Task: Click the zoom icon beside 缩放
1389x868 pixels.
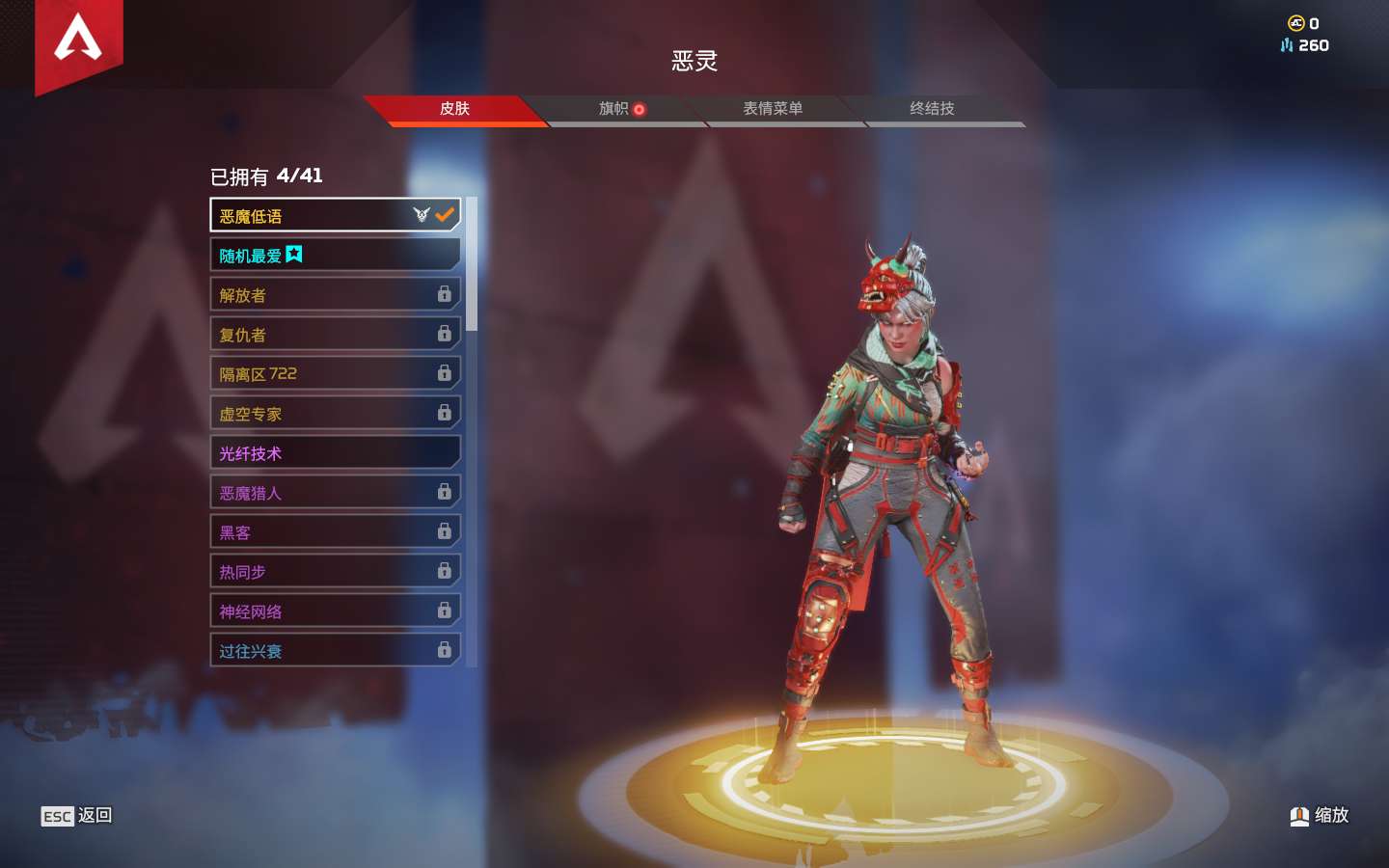Action: point(1297,815)
